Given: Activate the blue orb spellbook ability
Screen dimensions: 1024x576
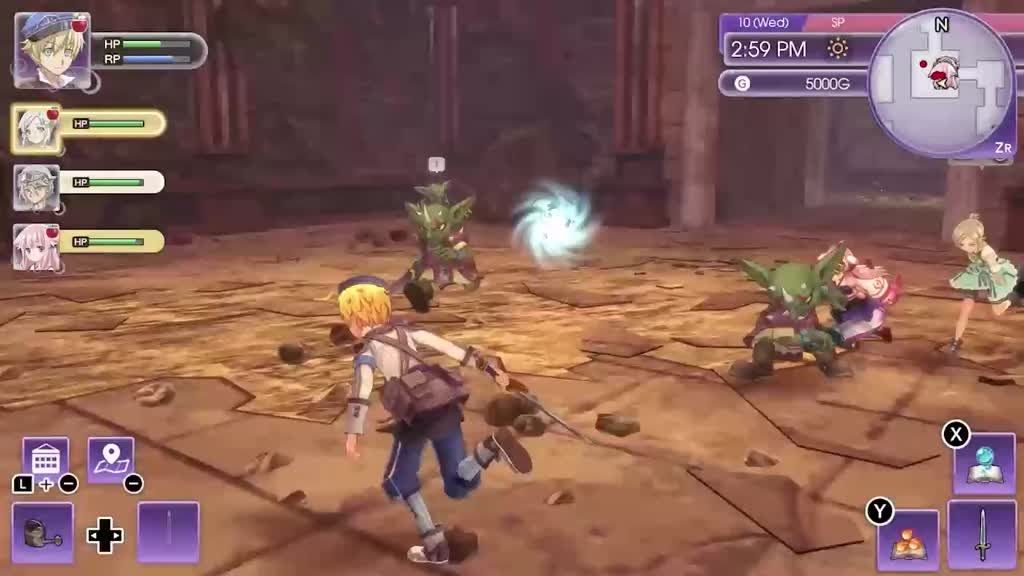Looking at the screenshot, I should [983, 464].
